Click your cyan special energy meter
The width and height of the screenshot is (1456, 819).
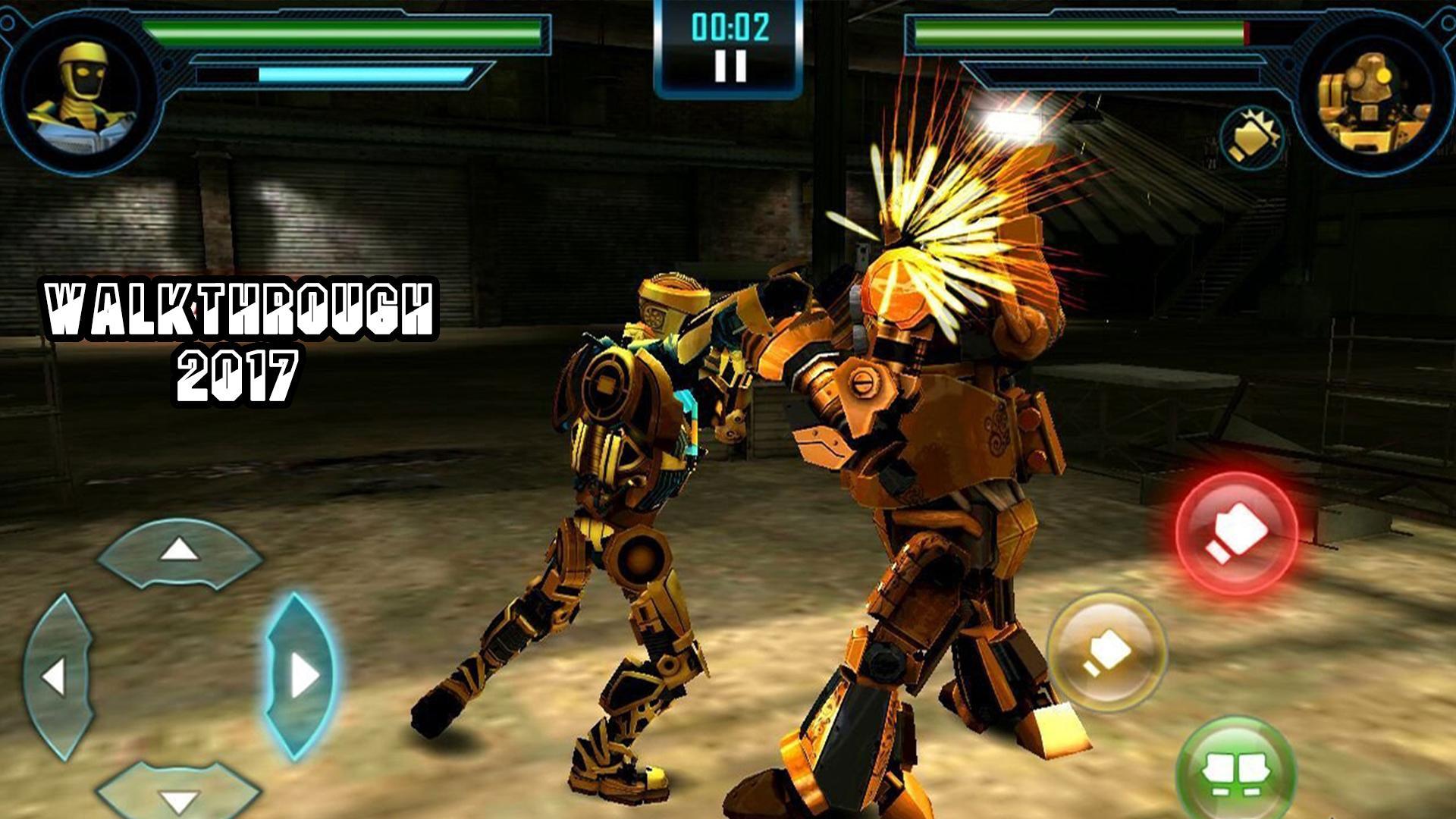coord(364,74)
